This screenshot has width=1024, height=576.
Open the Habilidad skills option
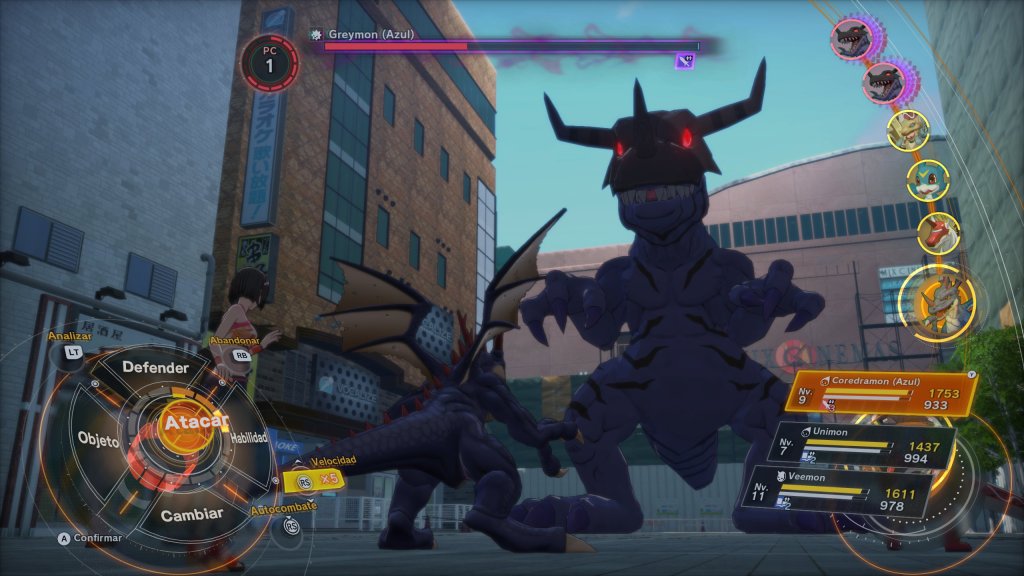(249, 438)
